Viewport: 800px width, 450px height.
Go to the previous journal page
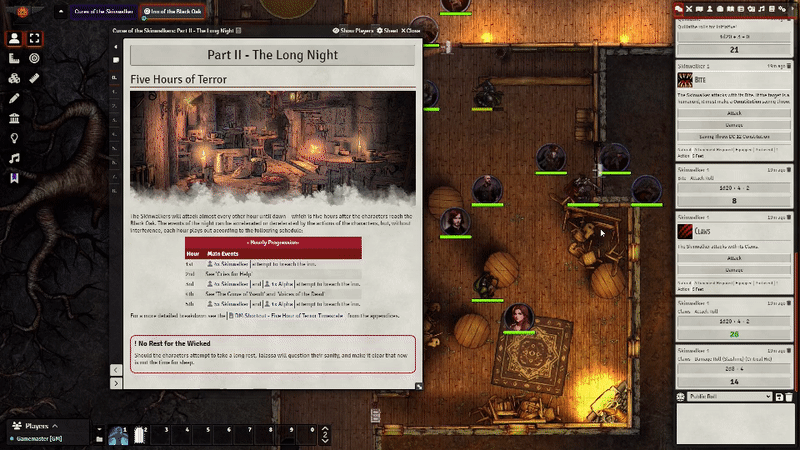[x=117, y=369]
